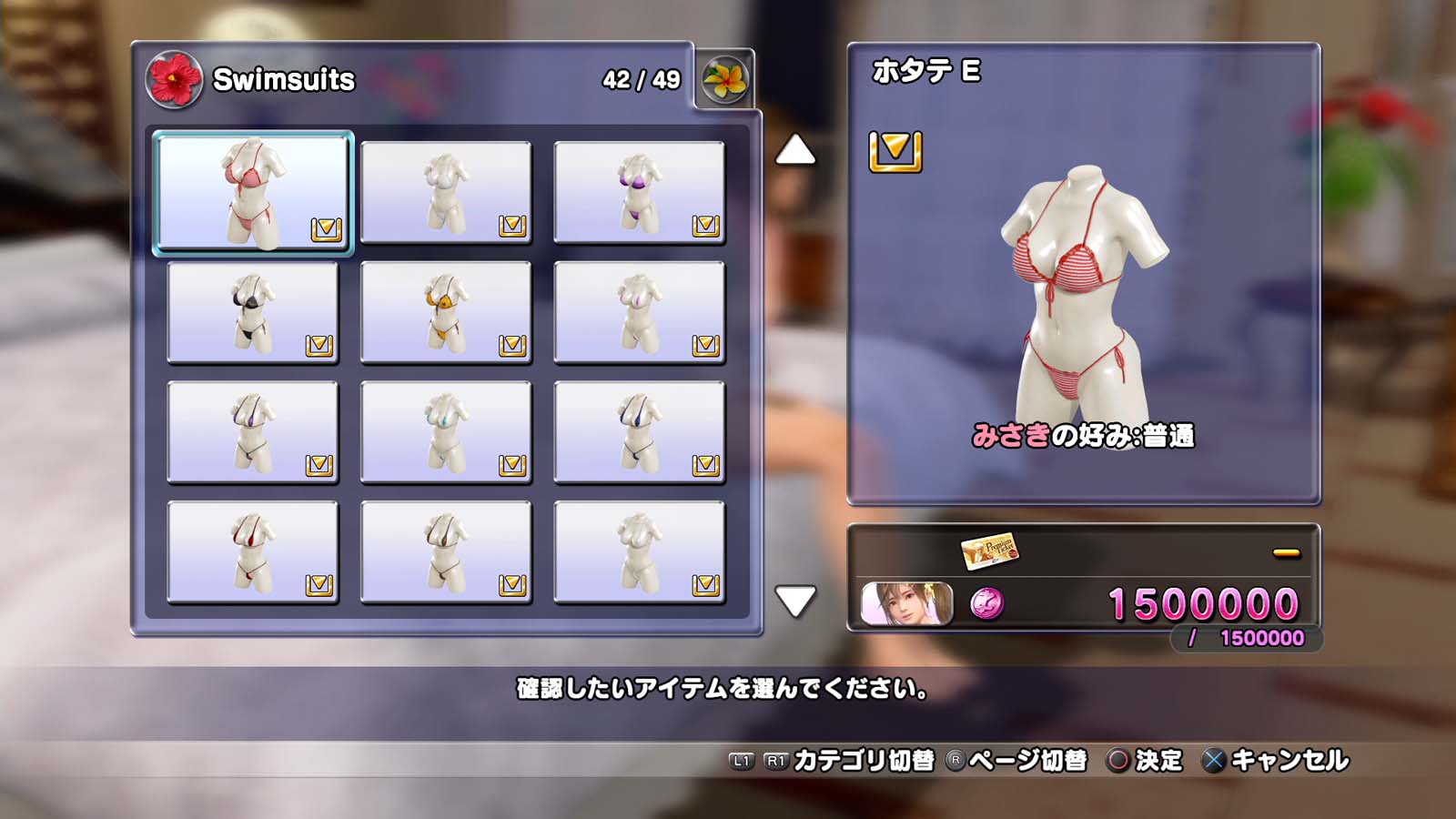The height and width of the screenshot is (819, 1456).
Task: Click the white down arrow for next page
Action: pyautogui.click(x=795, y=601)
